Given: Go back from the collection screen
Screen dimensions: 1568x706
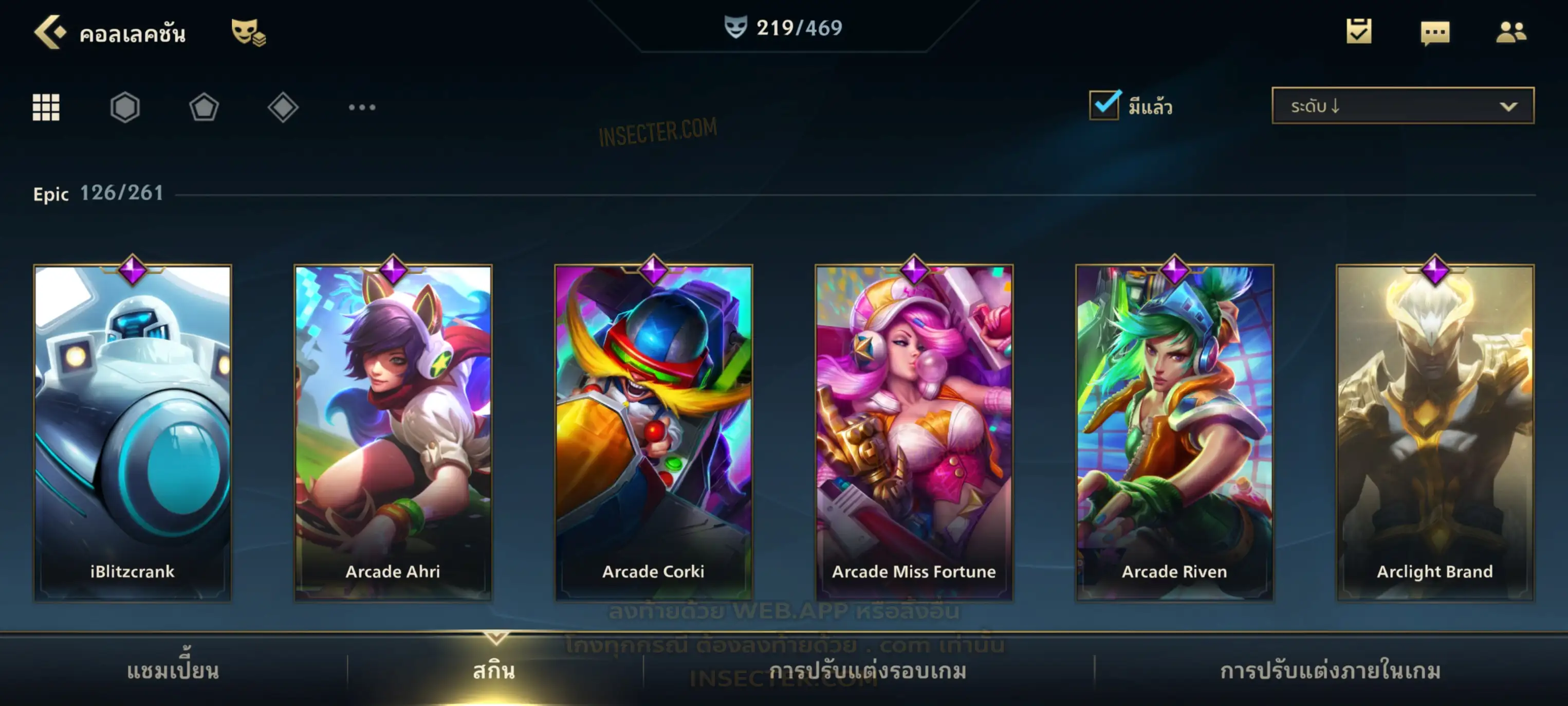Looking at the screenshot, I should pyautogui.click(x=50, y=32).
